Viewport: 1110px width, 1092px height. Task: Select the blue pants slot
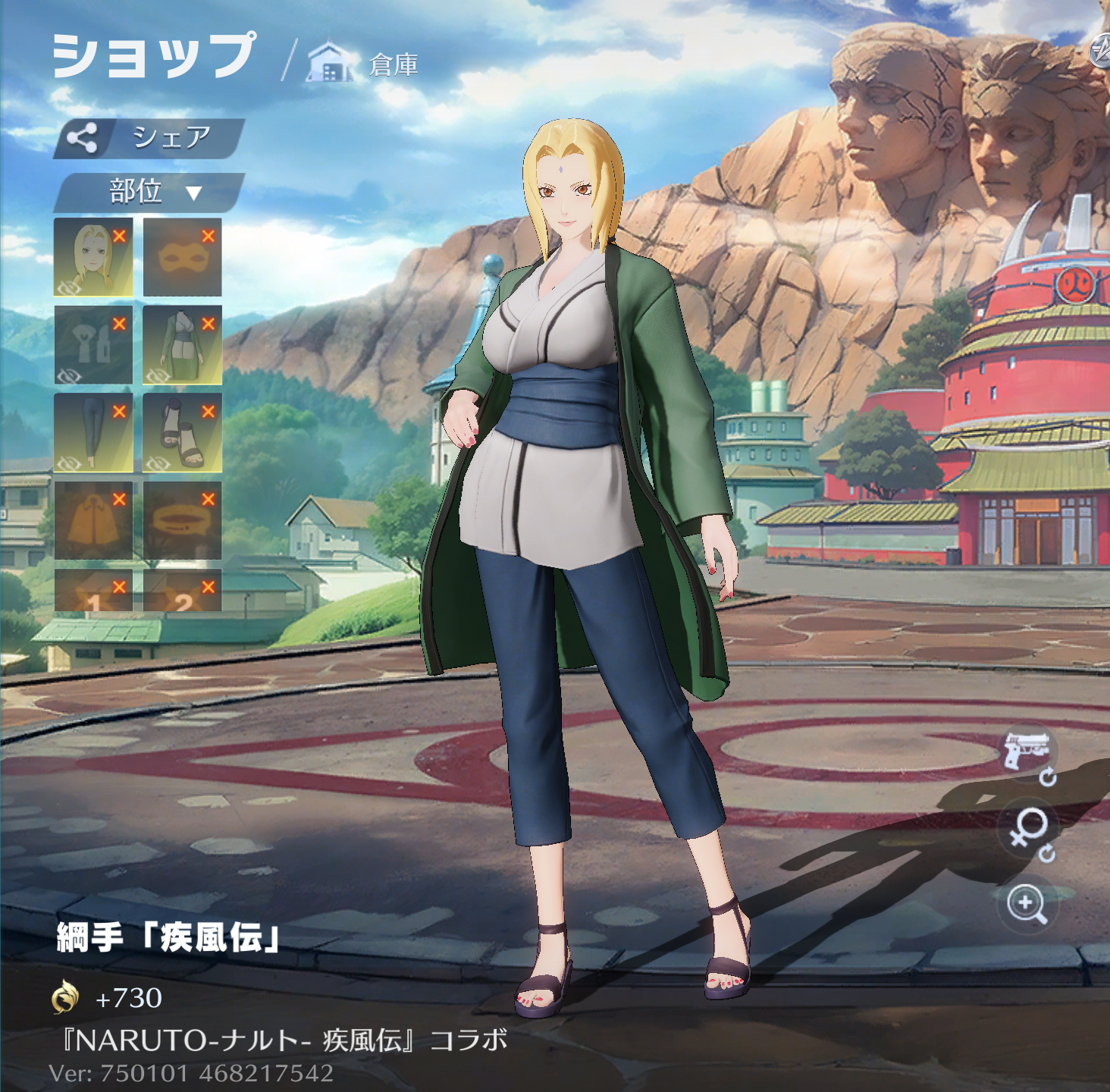point(92,433)
